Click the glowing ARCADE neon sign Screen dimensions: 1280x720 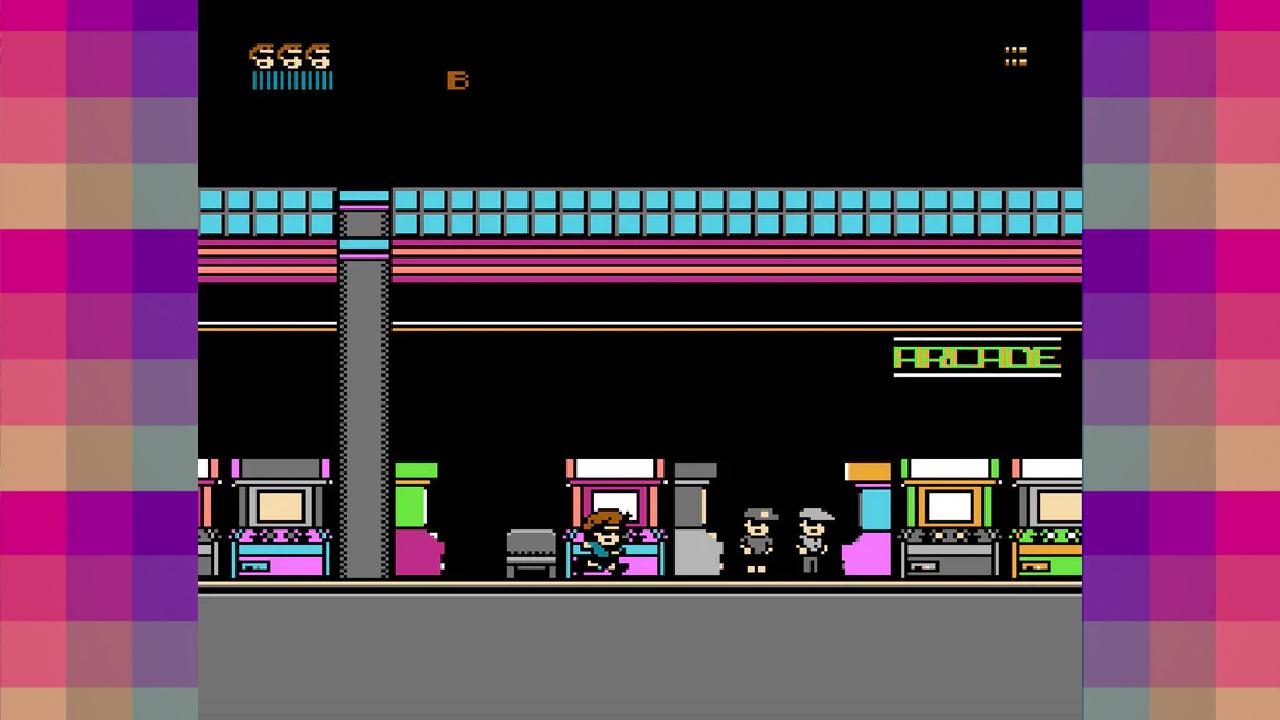977,358
